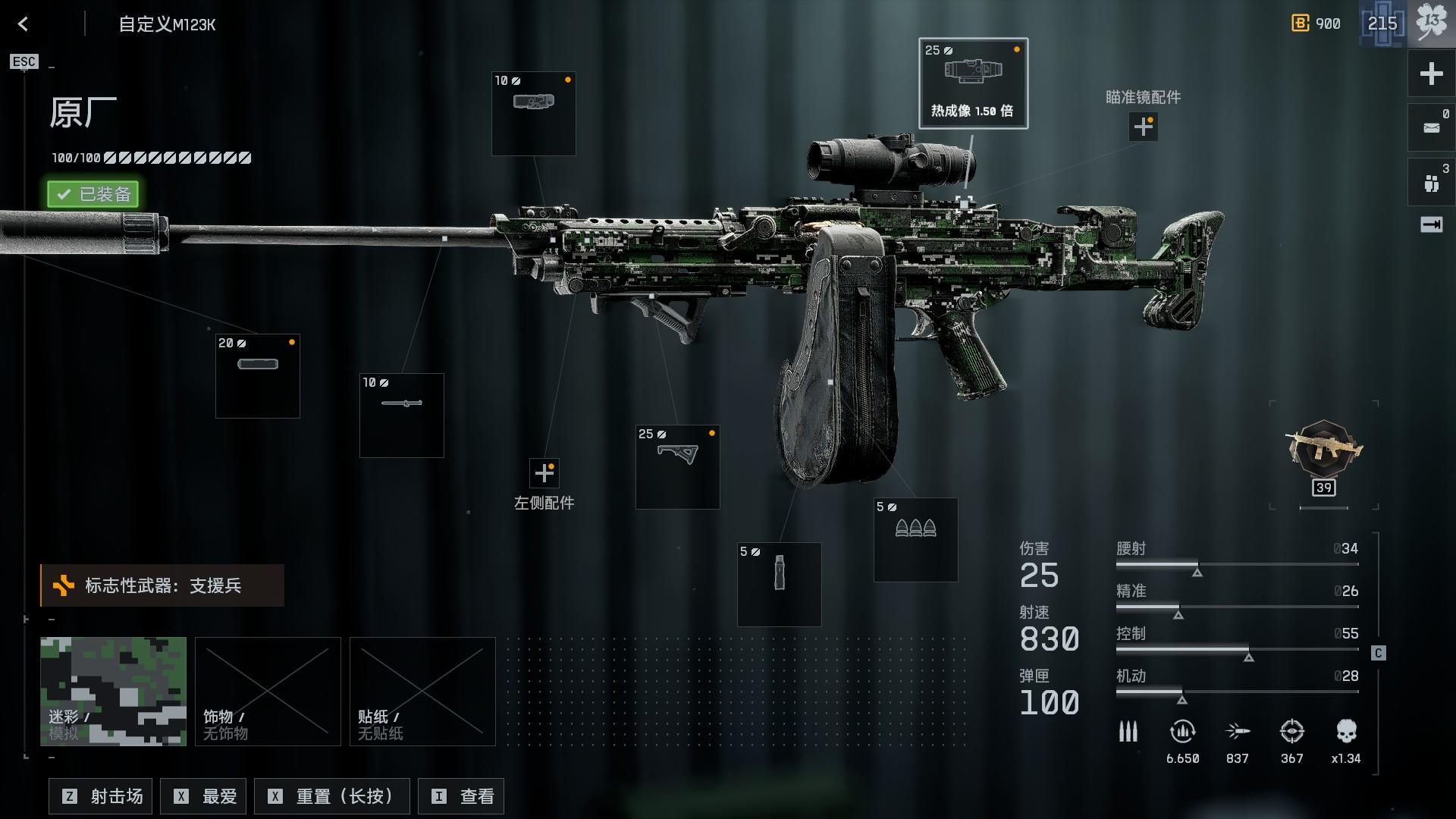Open the ammunition type slot
The image size is (1456, 819).
pos(915,540)
